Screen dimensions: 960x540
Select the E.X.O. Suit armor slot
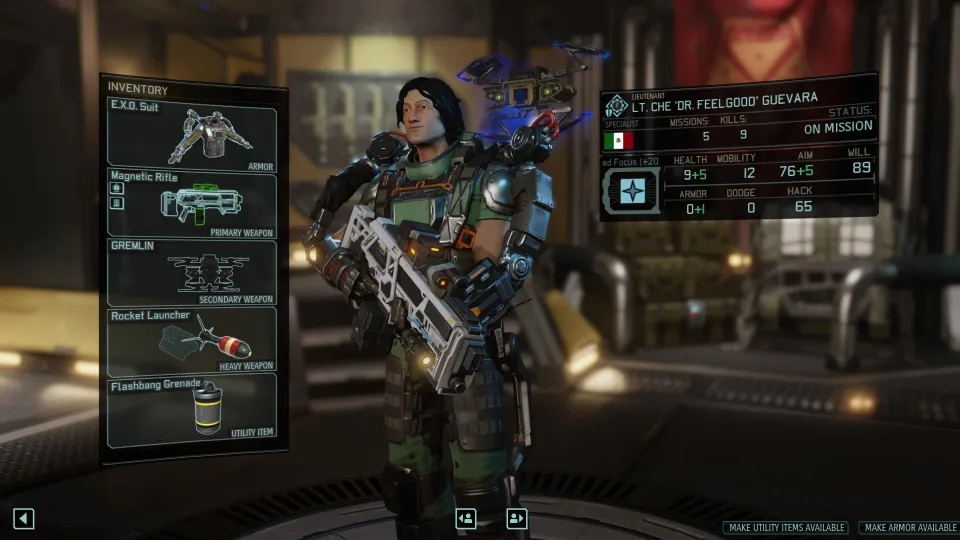coord(192,135)
